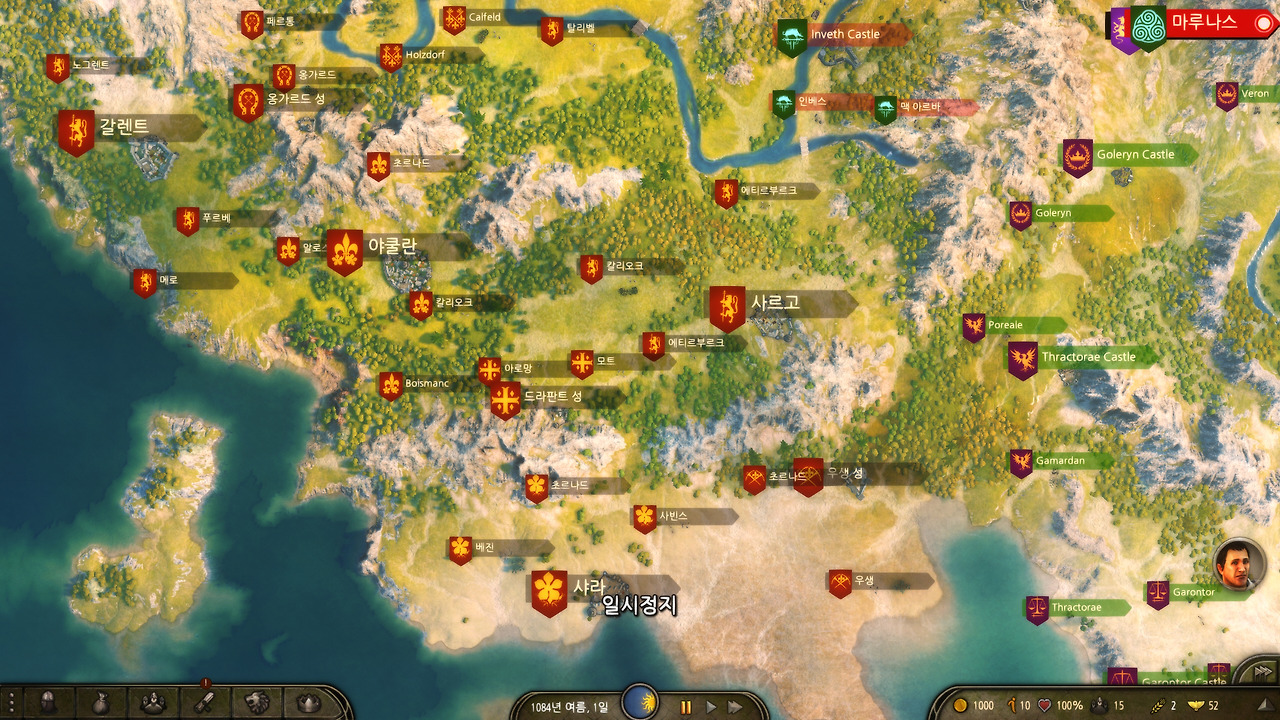Screen dimensions: 1280x720
Task: Open the Quests screen via sword icon
Action: click(x=205, y=702)
